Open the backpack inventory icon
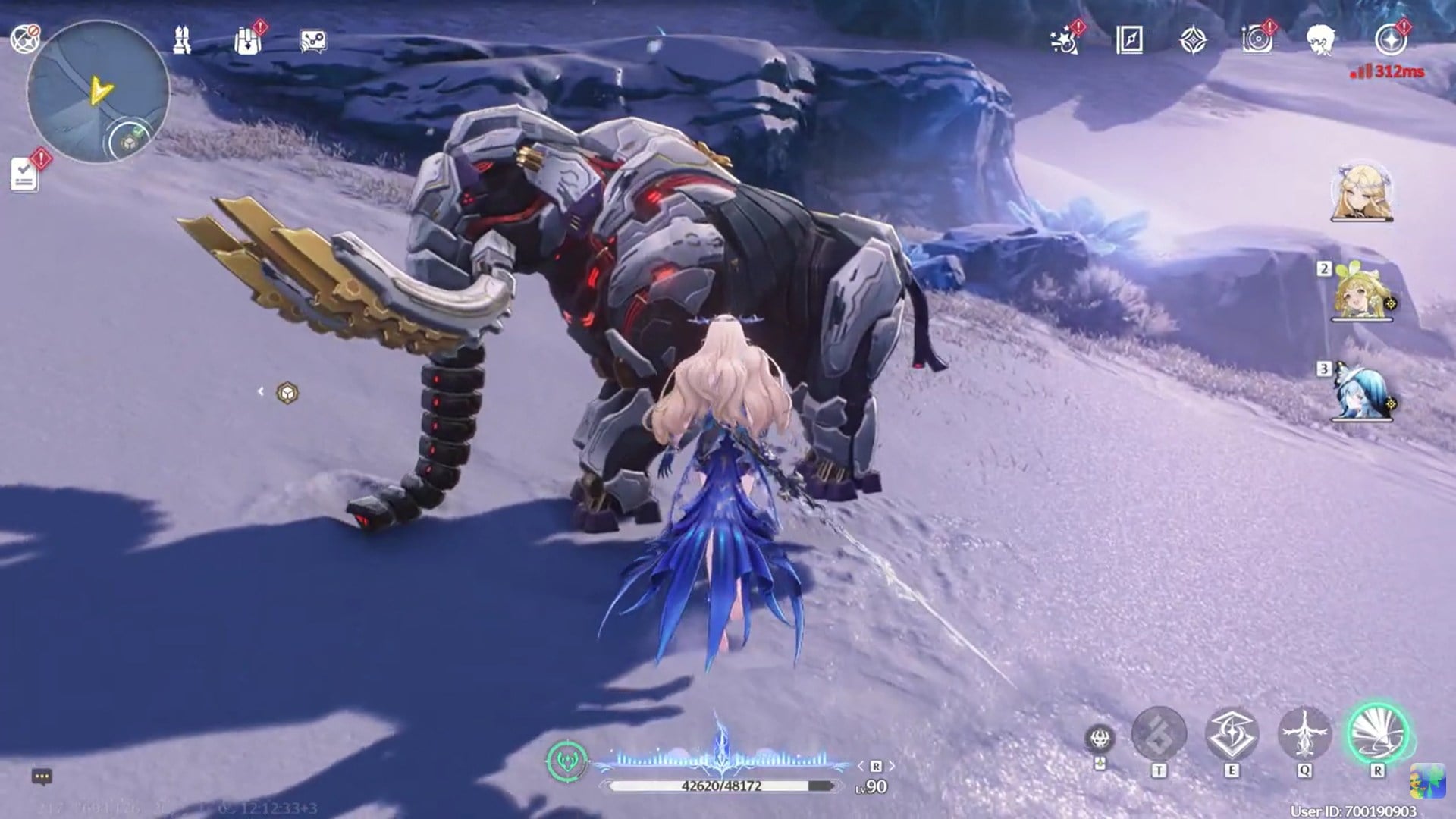This screenshot has height=819, width=1456. pyautogui.click(x=247, y=42)
